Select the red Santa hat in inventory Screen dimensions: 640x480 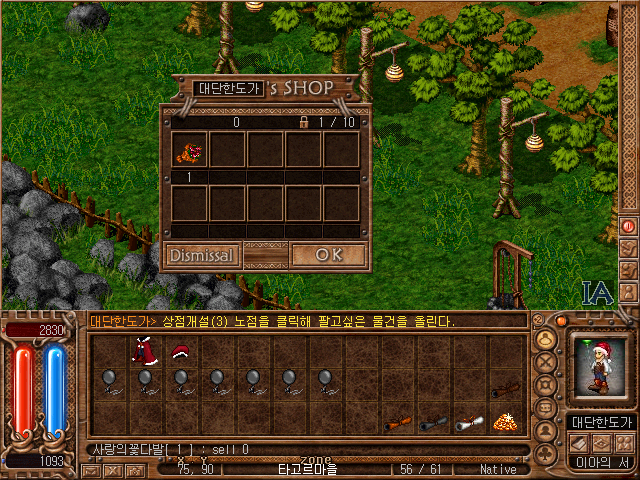pos(181,352)
